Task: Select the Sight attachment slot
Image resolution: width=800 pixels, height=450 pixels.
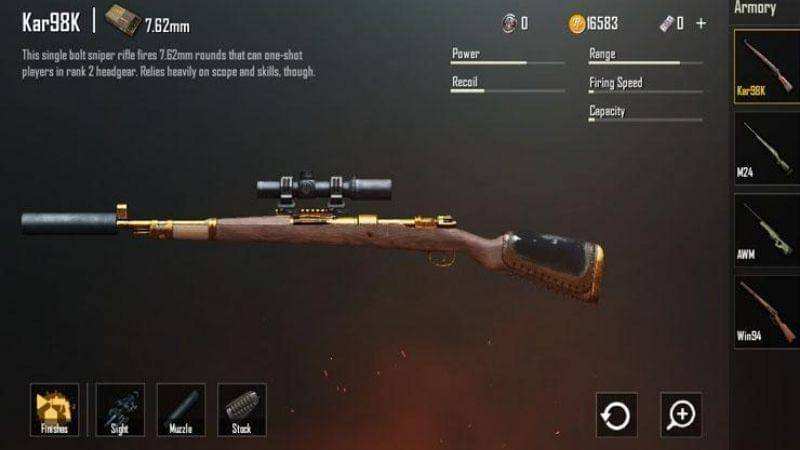Action: [119, 409]
